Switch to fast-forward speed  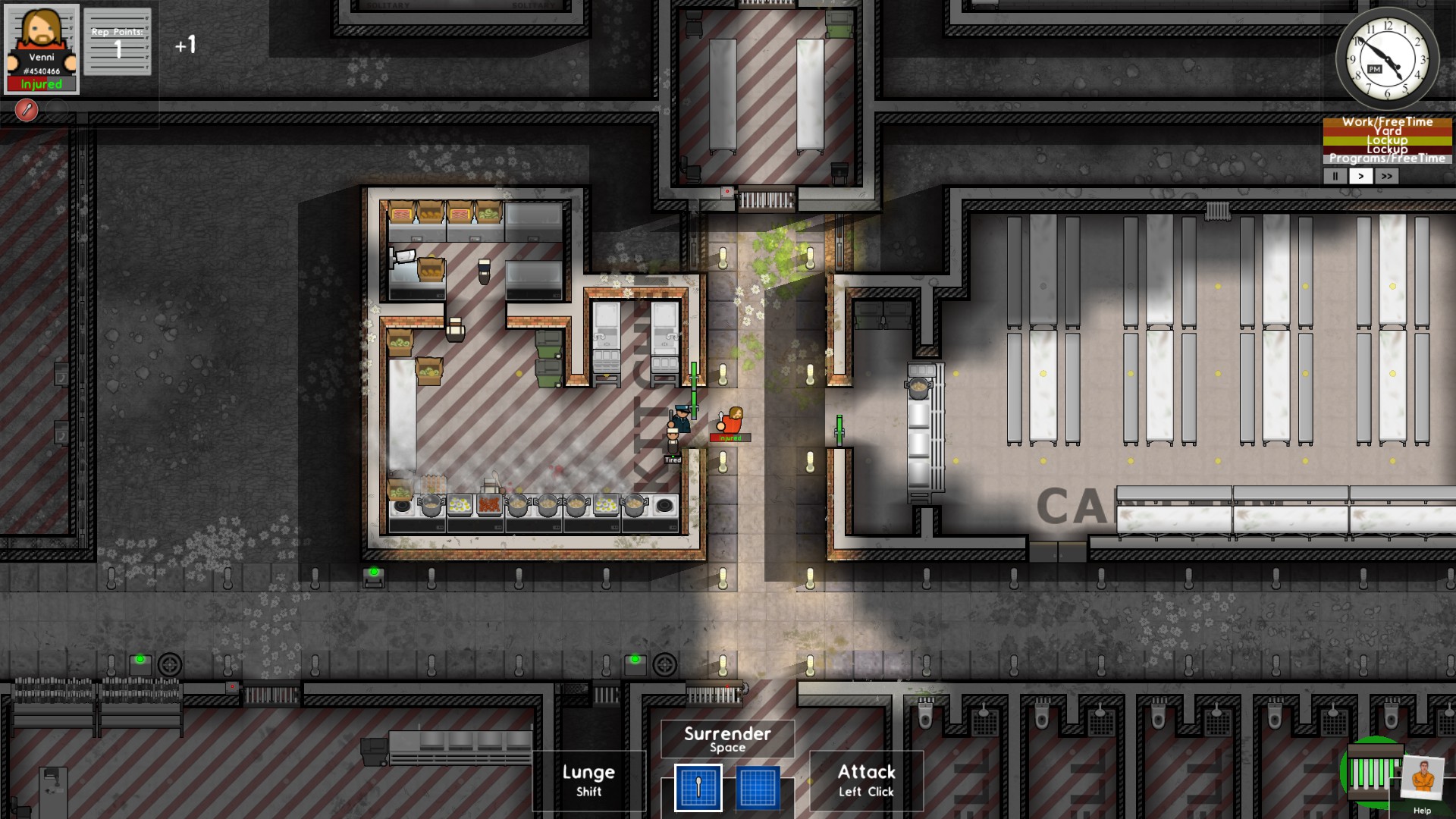coord(1387,176)
